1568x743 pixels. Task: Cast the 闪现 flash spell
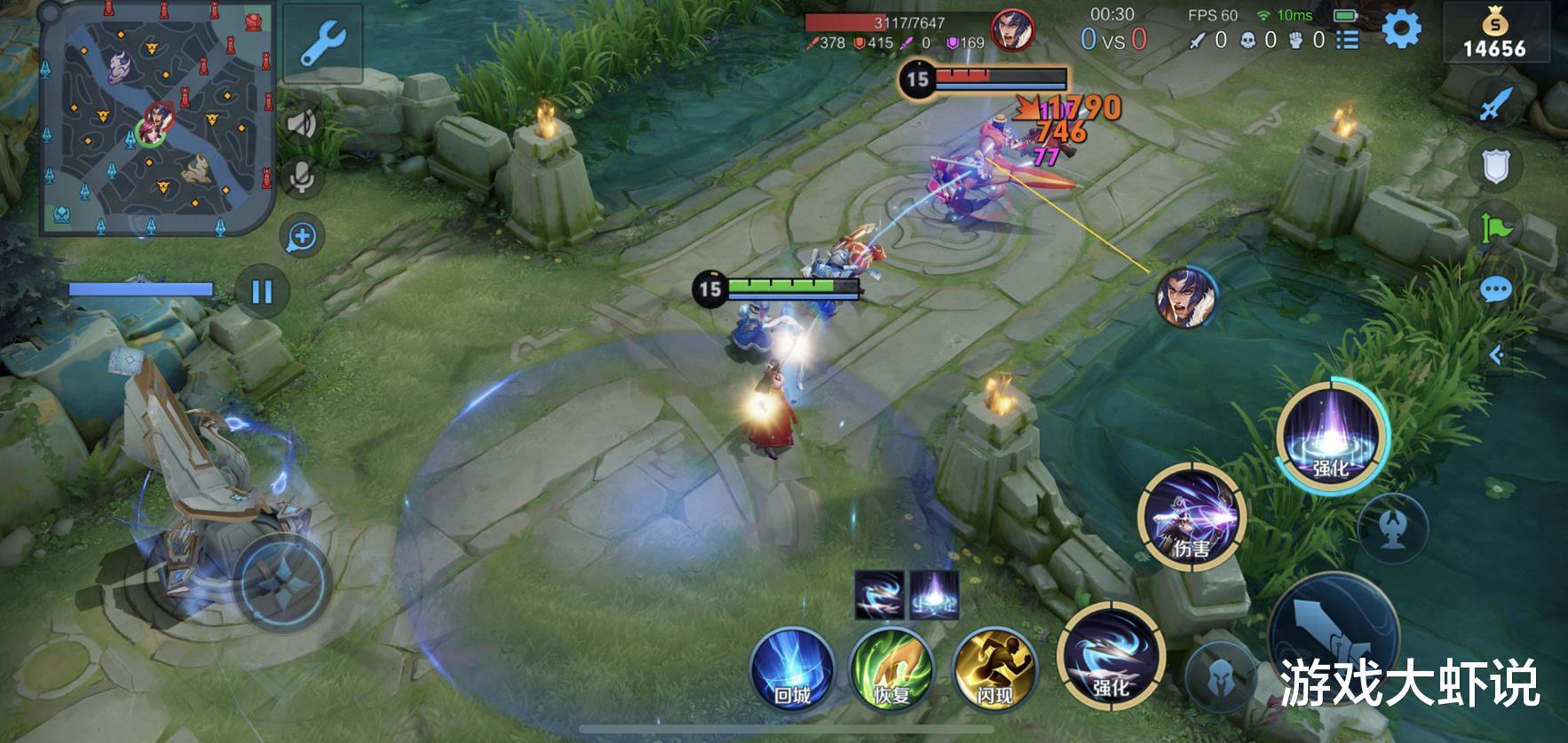994,670
